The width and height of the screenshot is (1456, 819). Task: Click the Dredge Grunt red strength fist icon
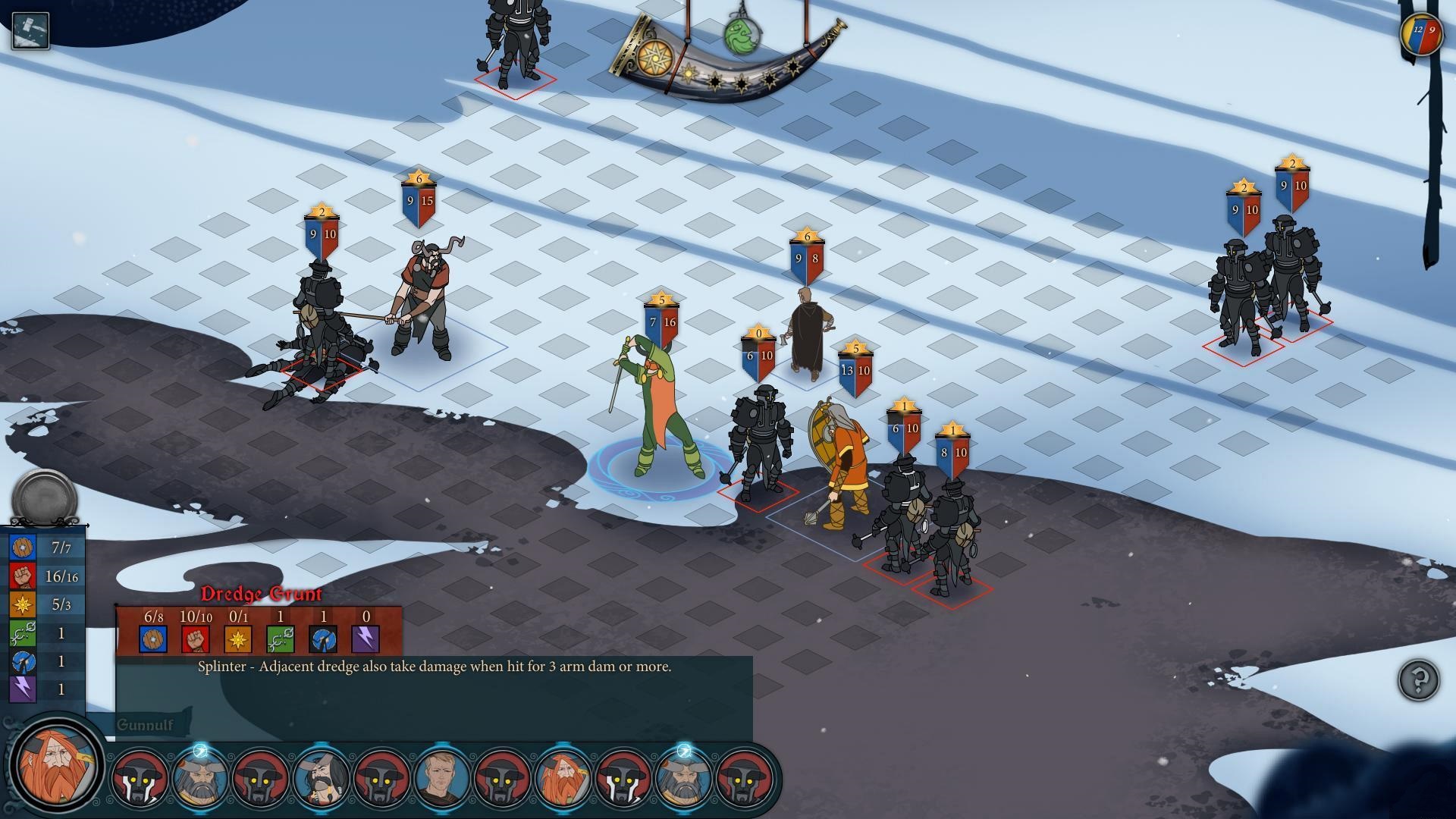[195, 639]
